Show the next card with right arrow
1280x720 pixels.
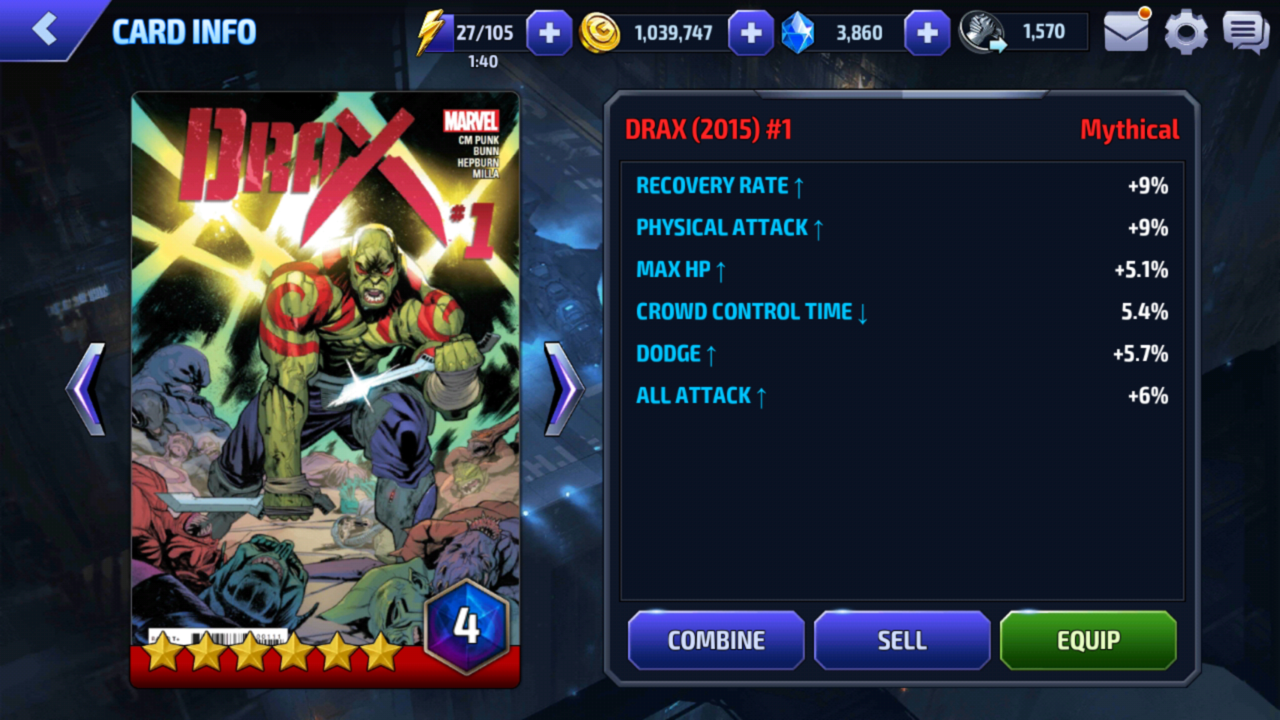point(564,389)
